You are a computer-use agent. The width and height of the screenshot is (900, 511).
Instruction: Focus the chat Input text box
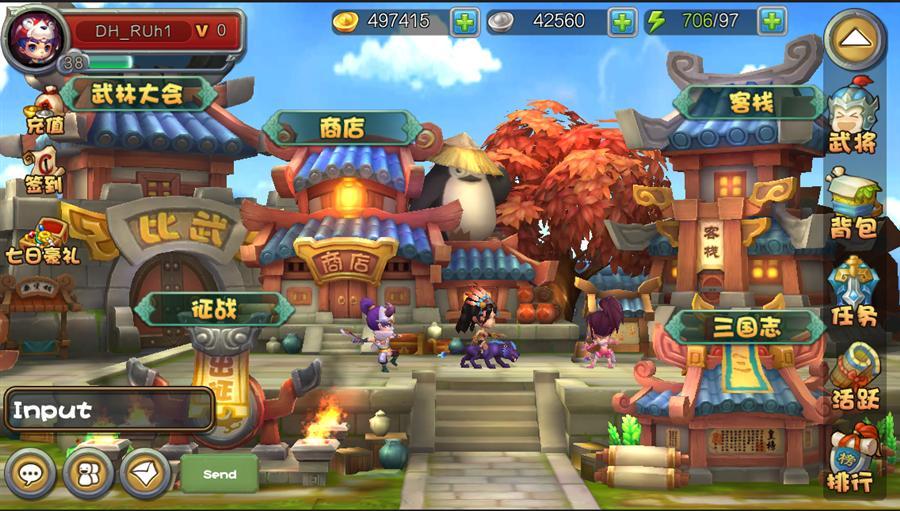tap(109, 409)
